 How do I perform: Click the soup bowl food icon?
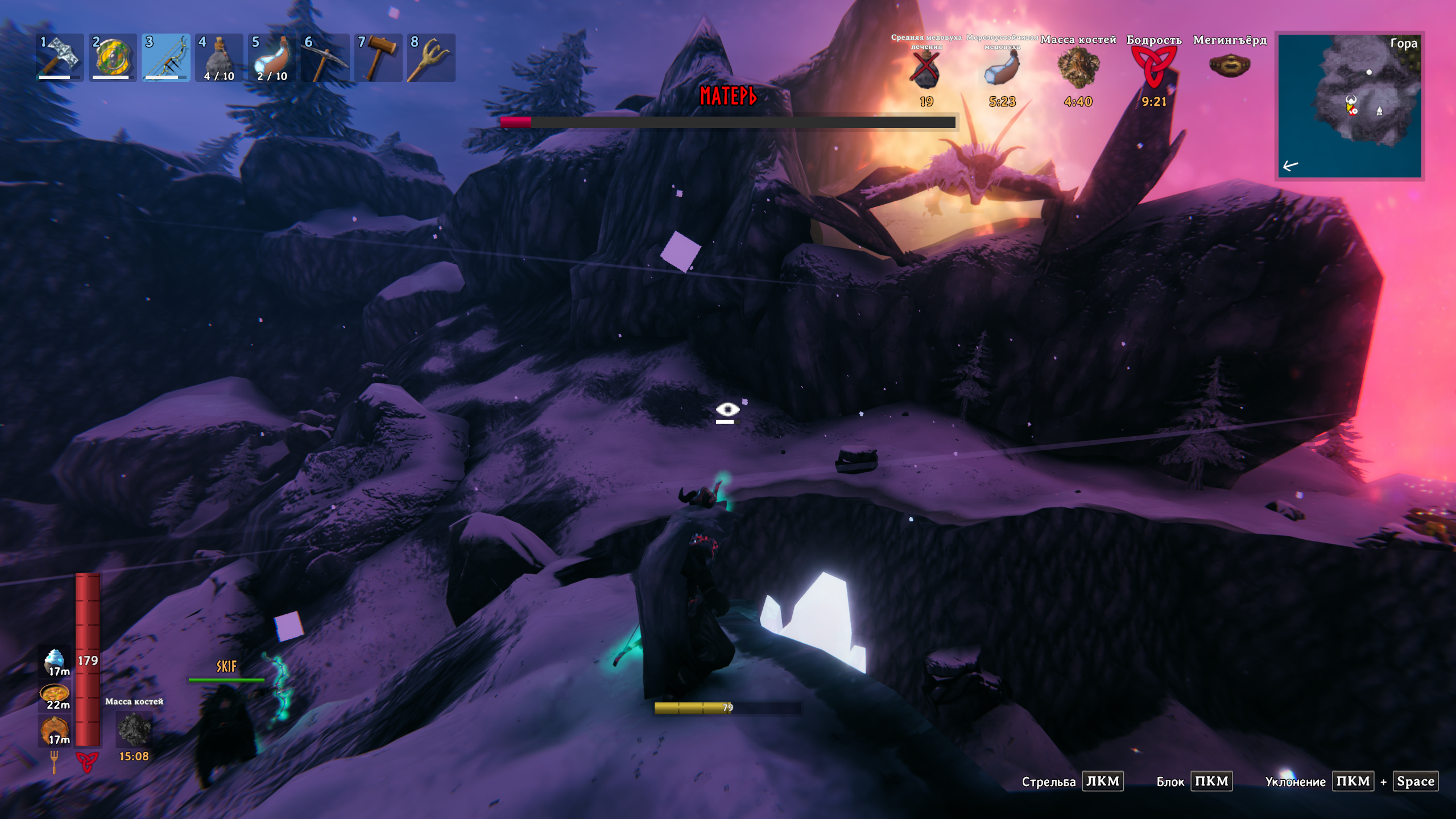pyautogui.click(x=55, y=695)
